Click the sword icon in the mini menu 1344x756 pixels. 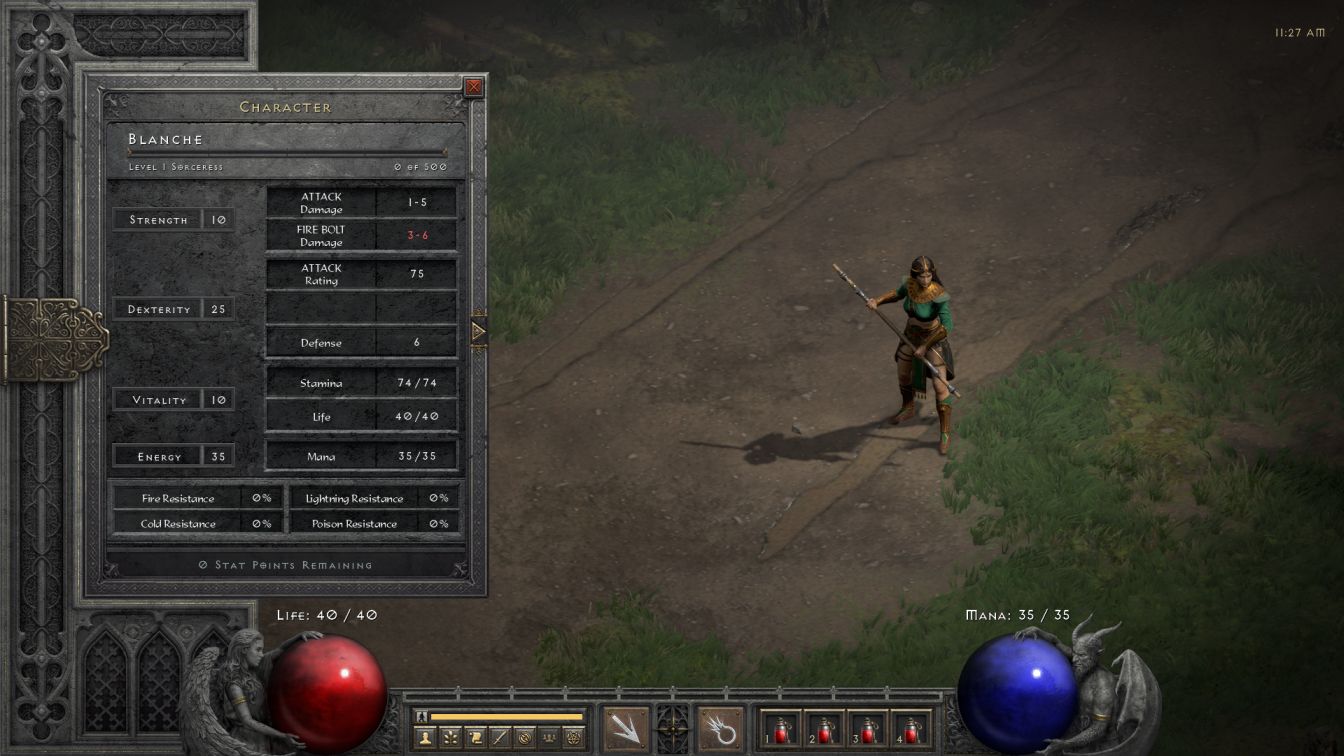500,738
